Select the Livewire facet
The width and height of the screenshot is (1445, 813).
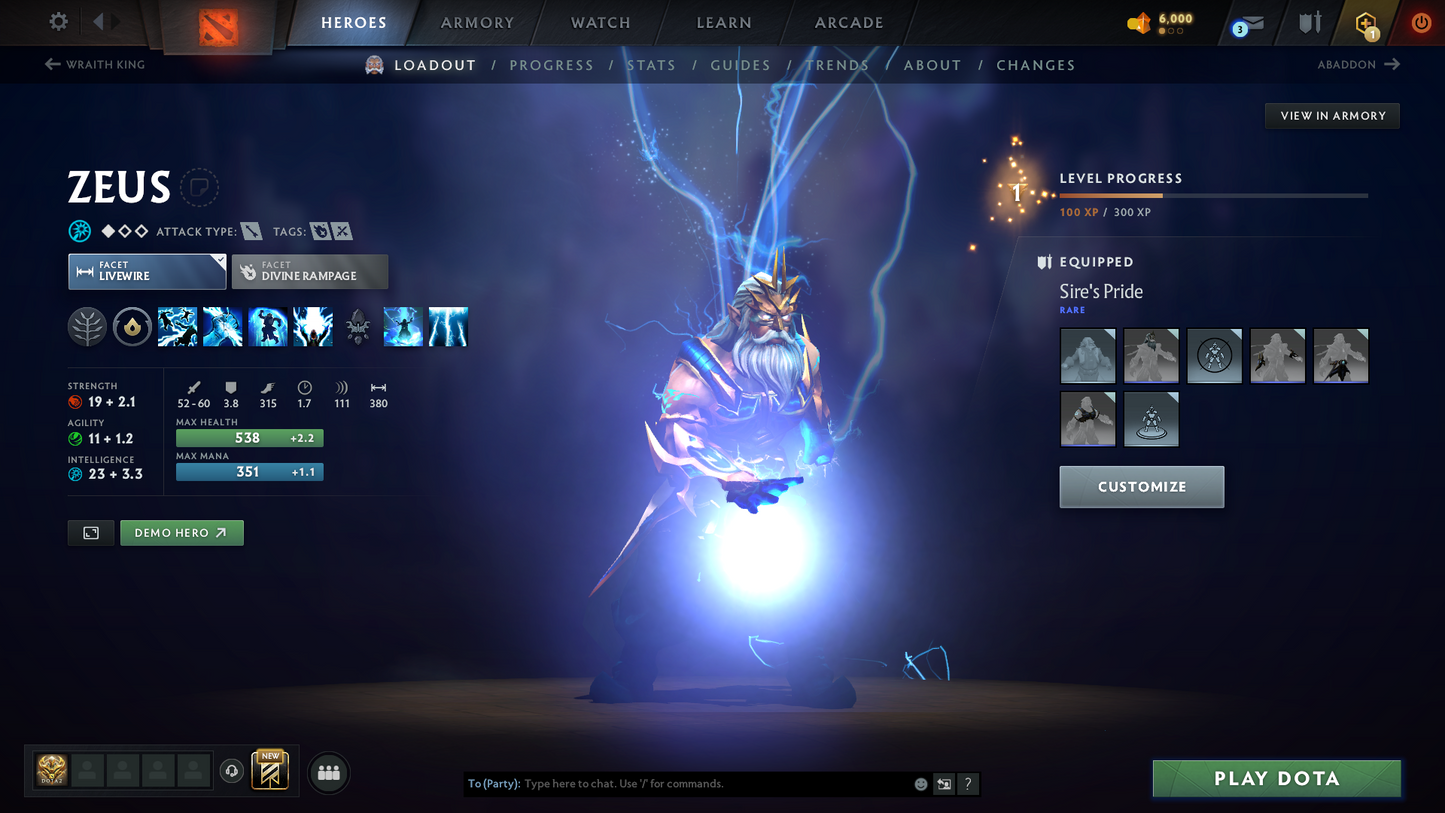(146, 271)
